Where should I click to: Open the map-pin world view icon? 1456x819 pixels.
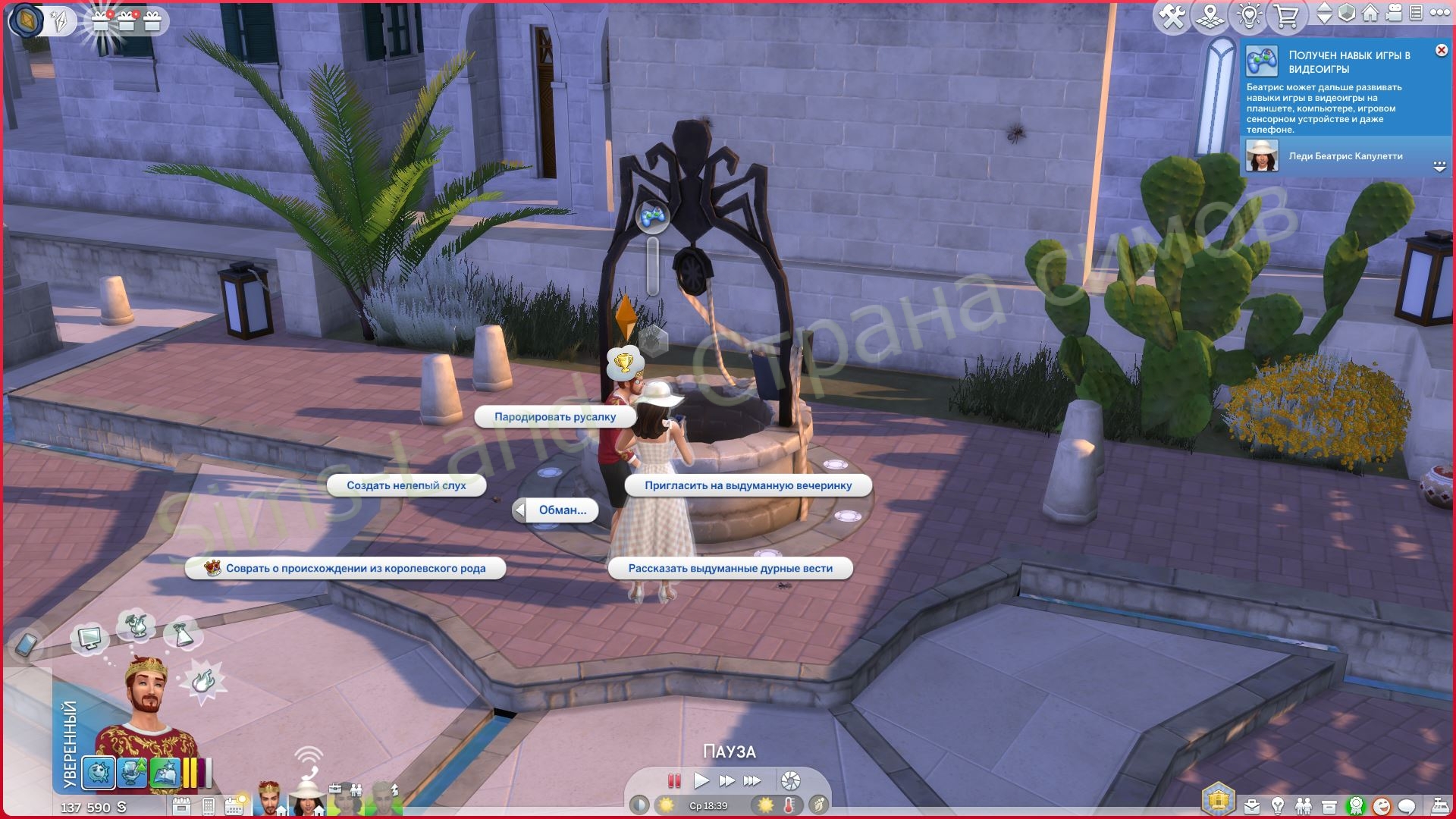tap(1210, 16)
